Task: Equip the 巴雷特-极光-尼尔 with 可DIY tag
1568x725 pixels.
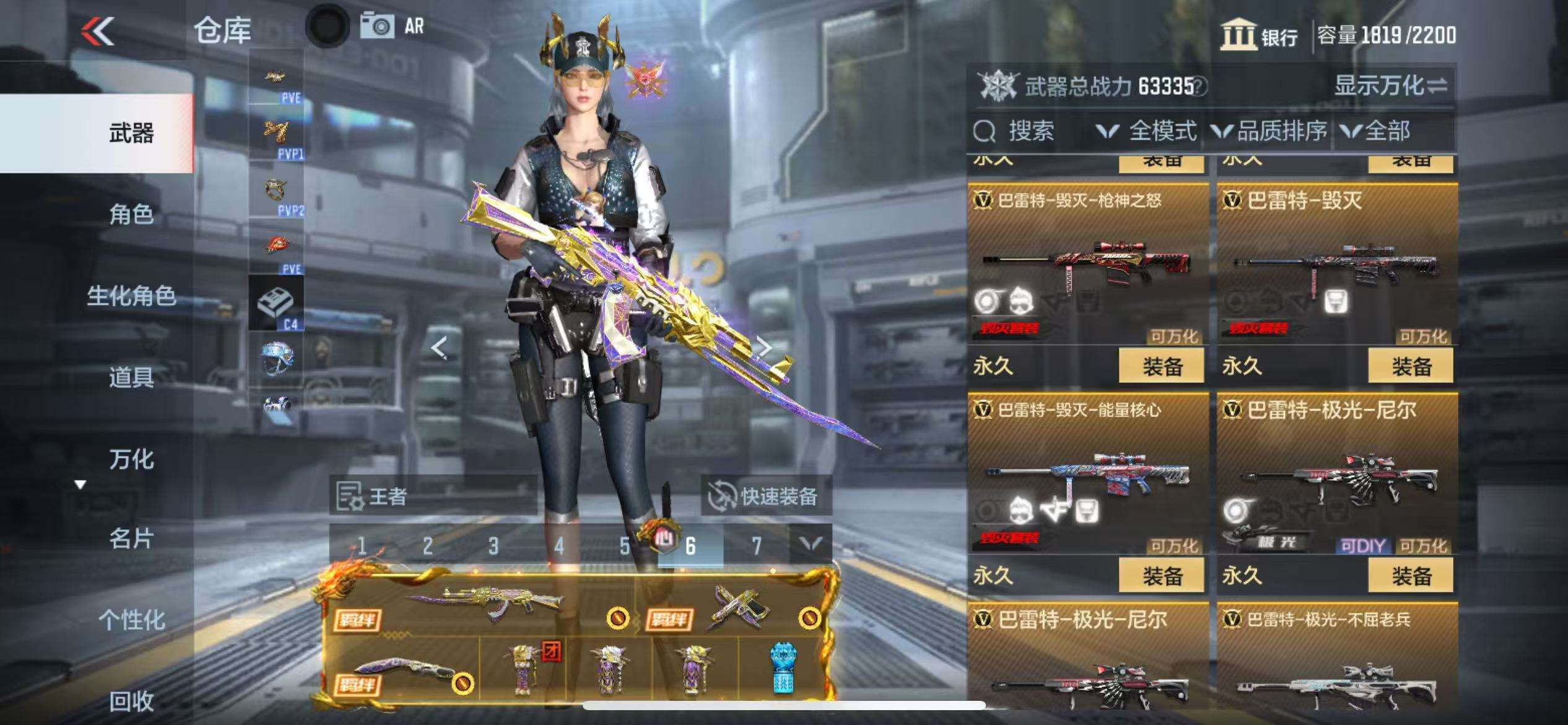Action: [x=1411, y=576]
